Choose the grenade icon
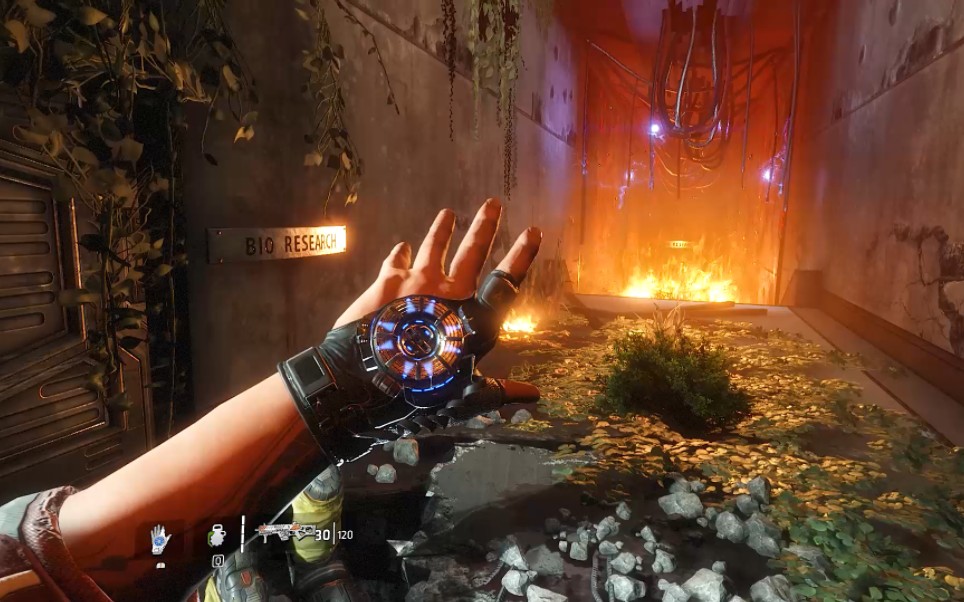964x602 pixels. point(217,535)
